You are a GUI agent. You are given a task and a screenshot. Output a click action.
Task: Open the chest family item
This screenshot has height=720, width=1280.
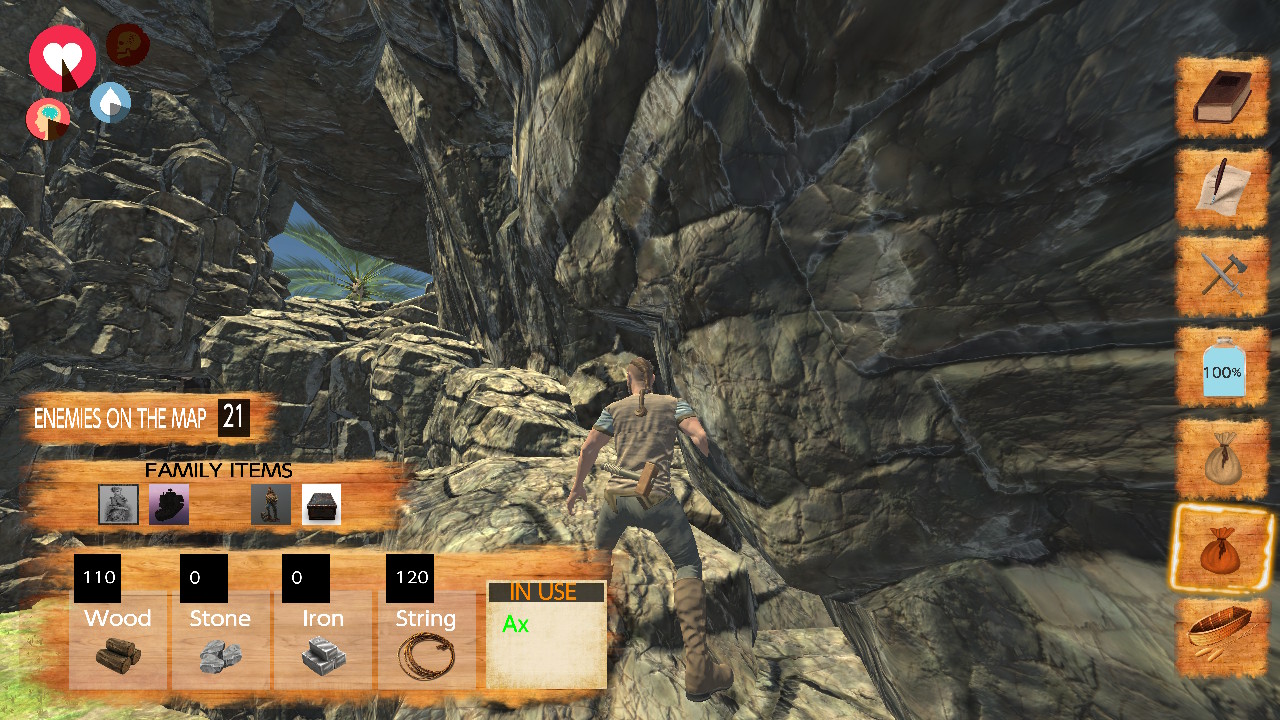pyautogui.click(x=322, y=504)
